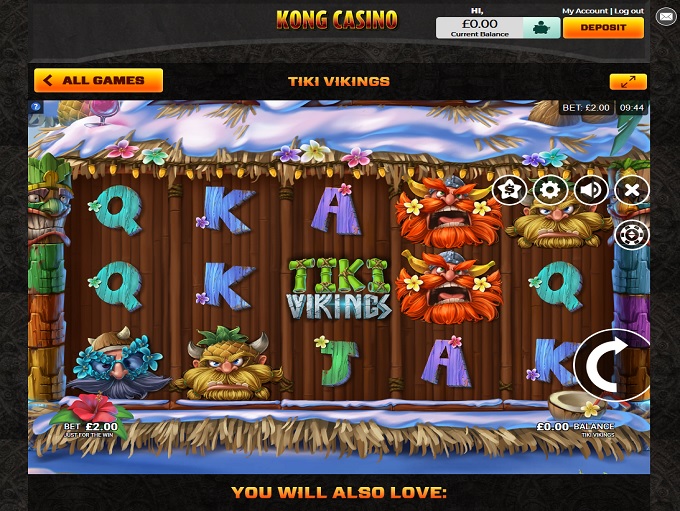Spin the reels with the arrow button
Viewport: 680px width, 511px height.
point(612,364)
